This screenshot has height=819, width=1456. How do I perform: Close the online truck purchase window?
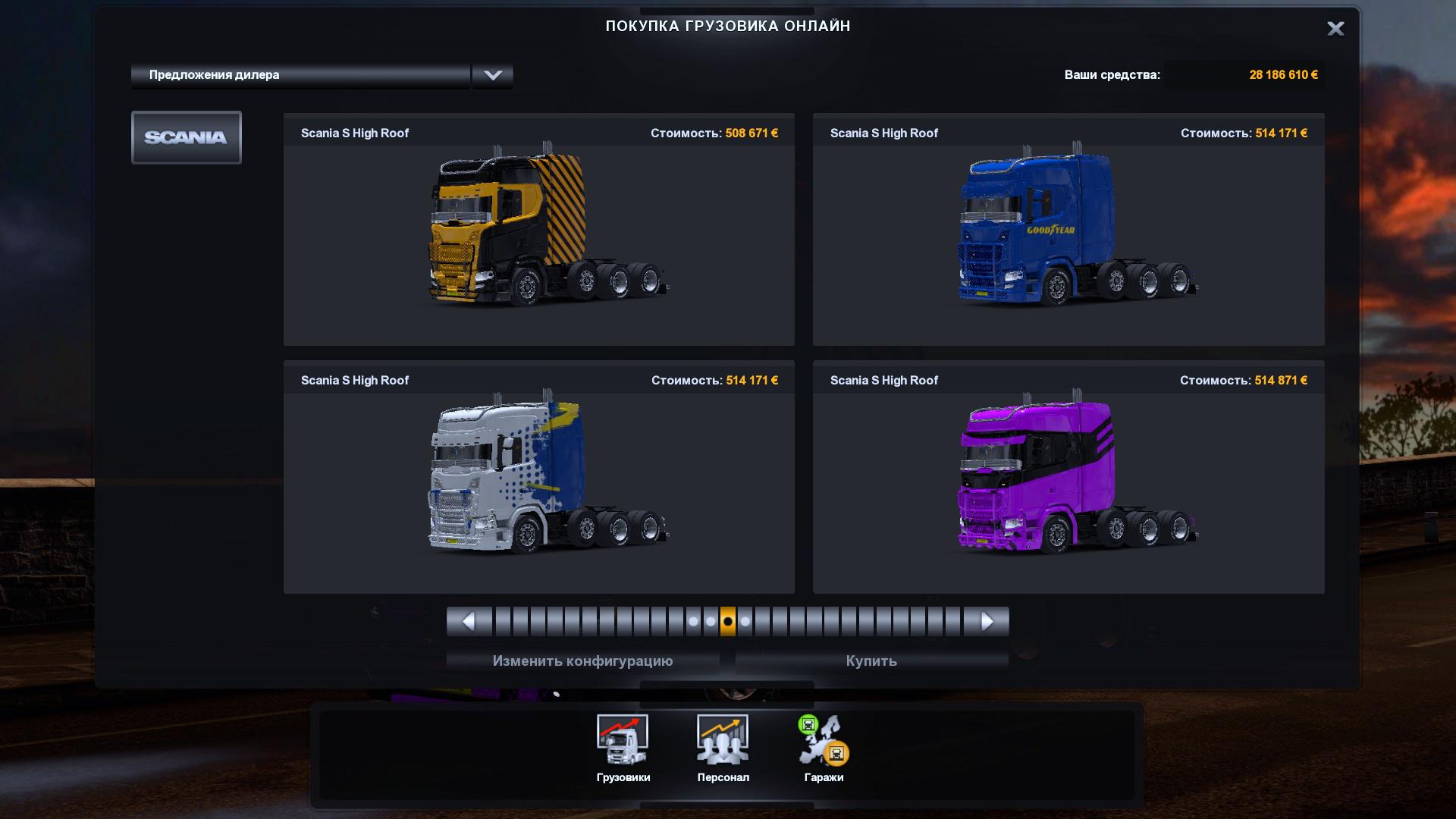click(x=1335, y=29)
